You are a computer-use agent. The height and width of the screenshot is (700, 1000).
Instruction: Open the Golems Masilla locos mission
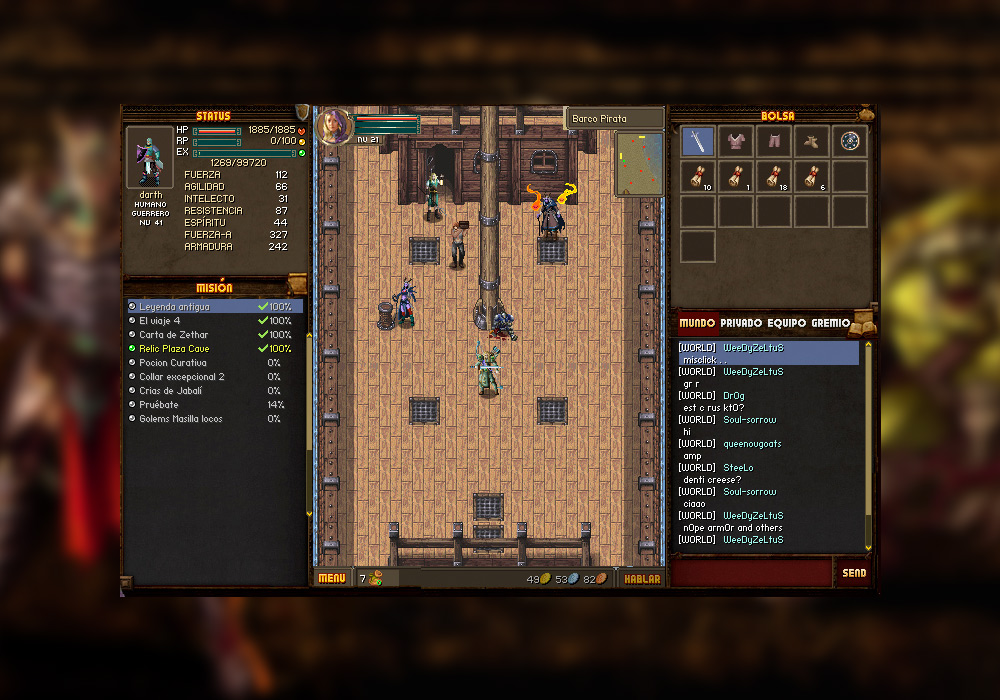(x=181, y=419)
